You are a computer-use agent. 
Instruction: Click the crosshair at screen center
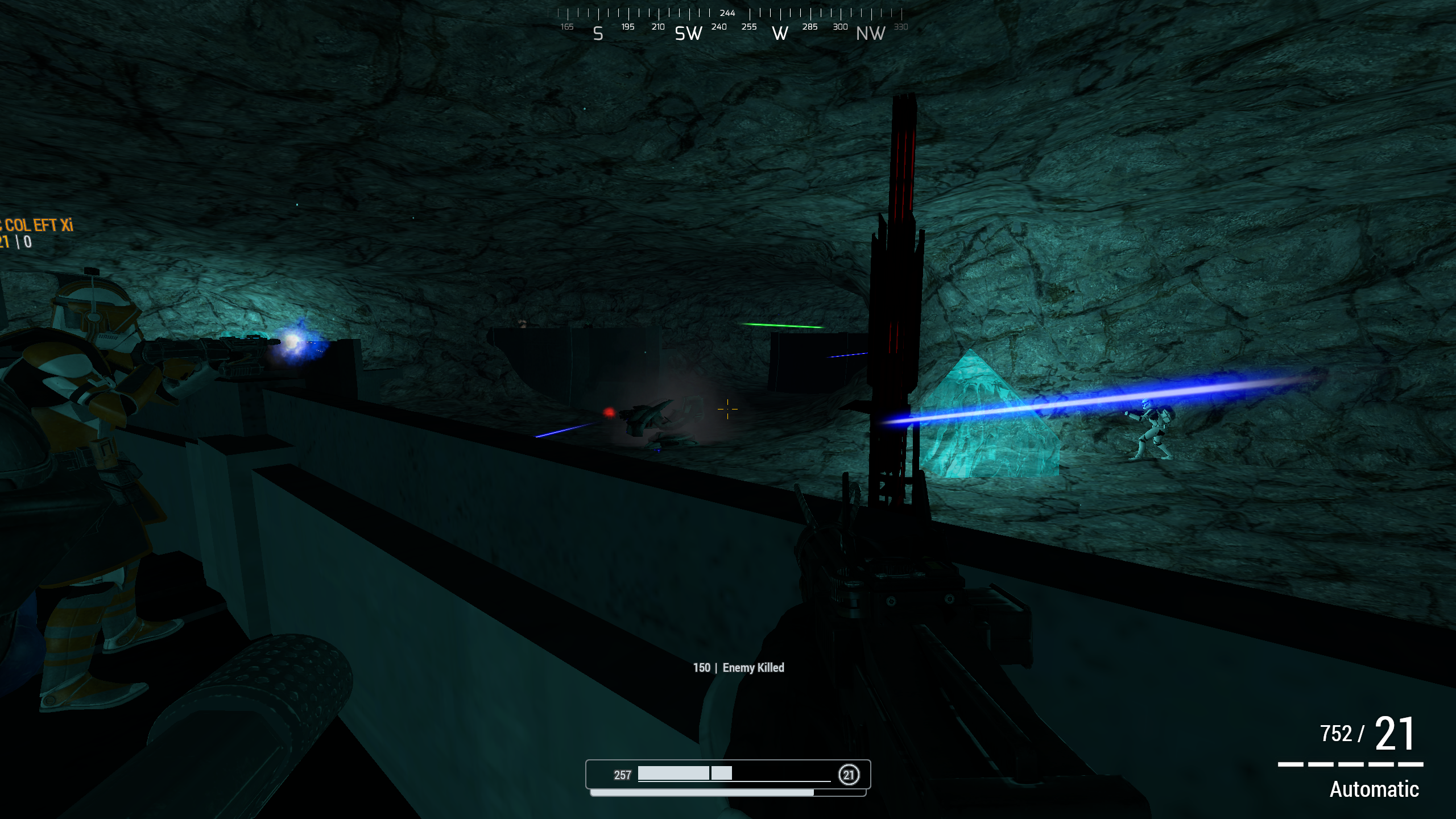[728, 408]
